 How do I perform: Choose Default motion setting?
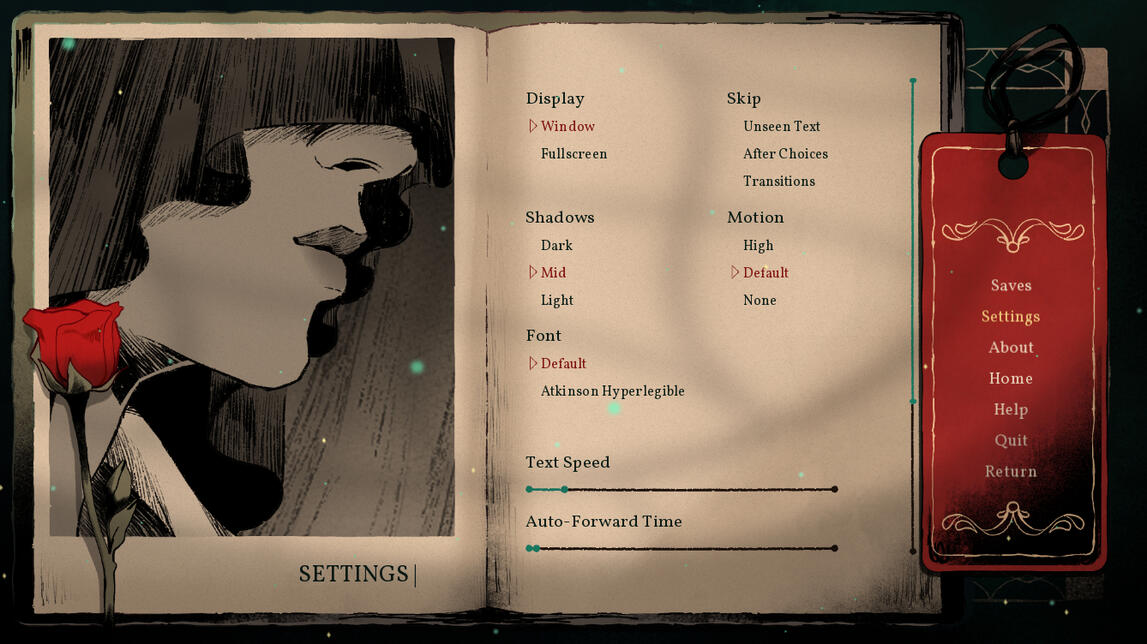pos(765,273)
